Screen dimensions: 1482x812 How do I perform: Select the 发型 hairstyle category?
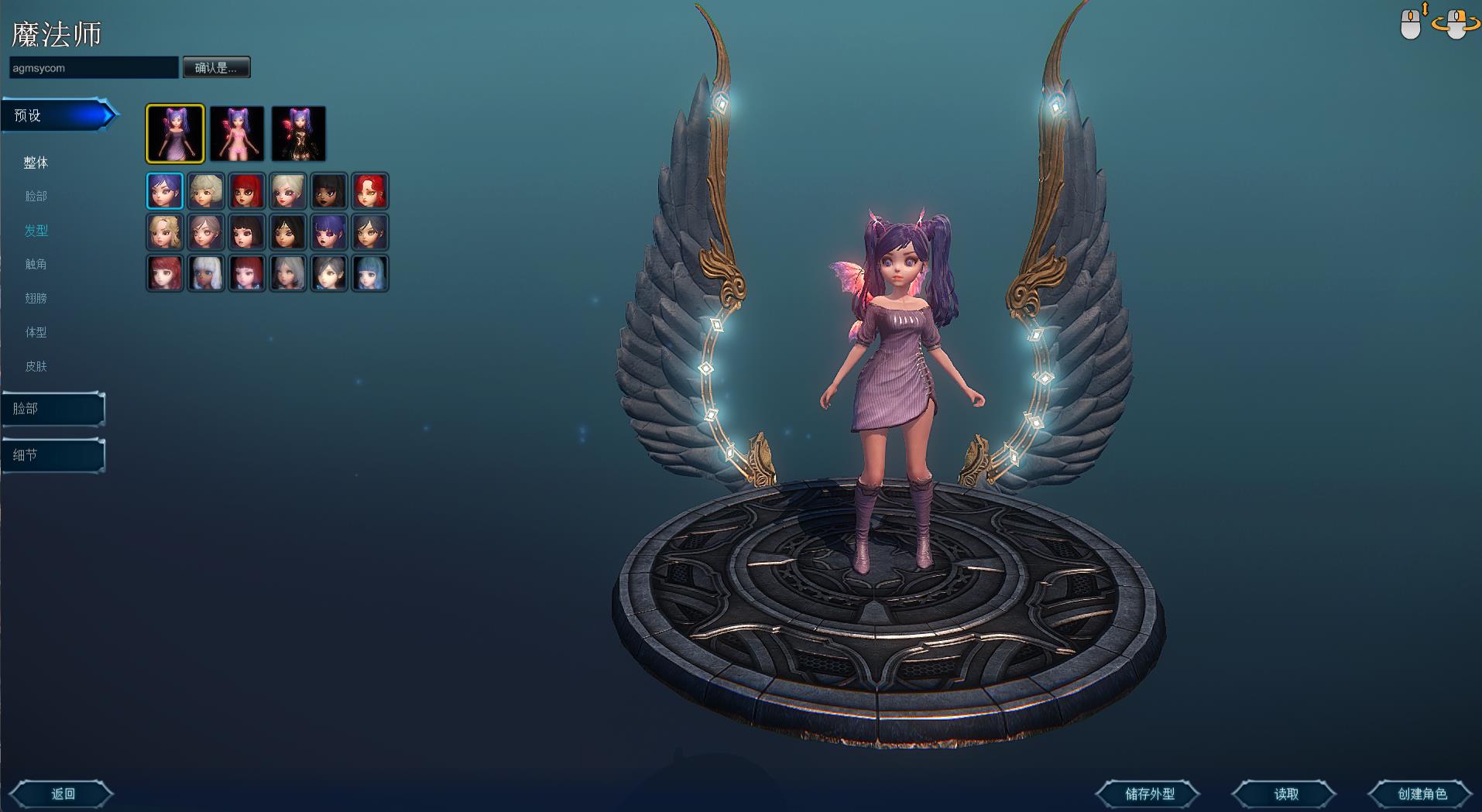pos(36,231)
